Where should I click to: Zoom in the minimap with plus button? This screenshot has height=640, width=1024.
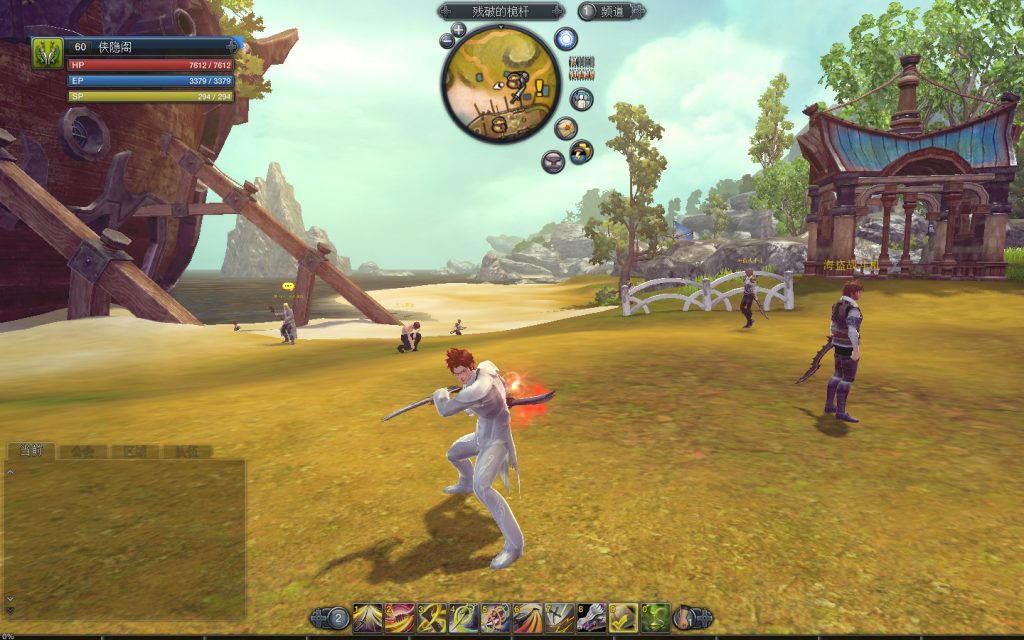[458, 30]
